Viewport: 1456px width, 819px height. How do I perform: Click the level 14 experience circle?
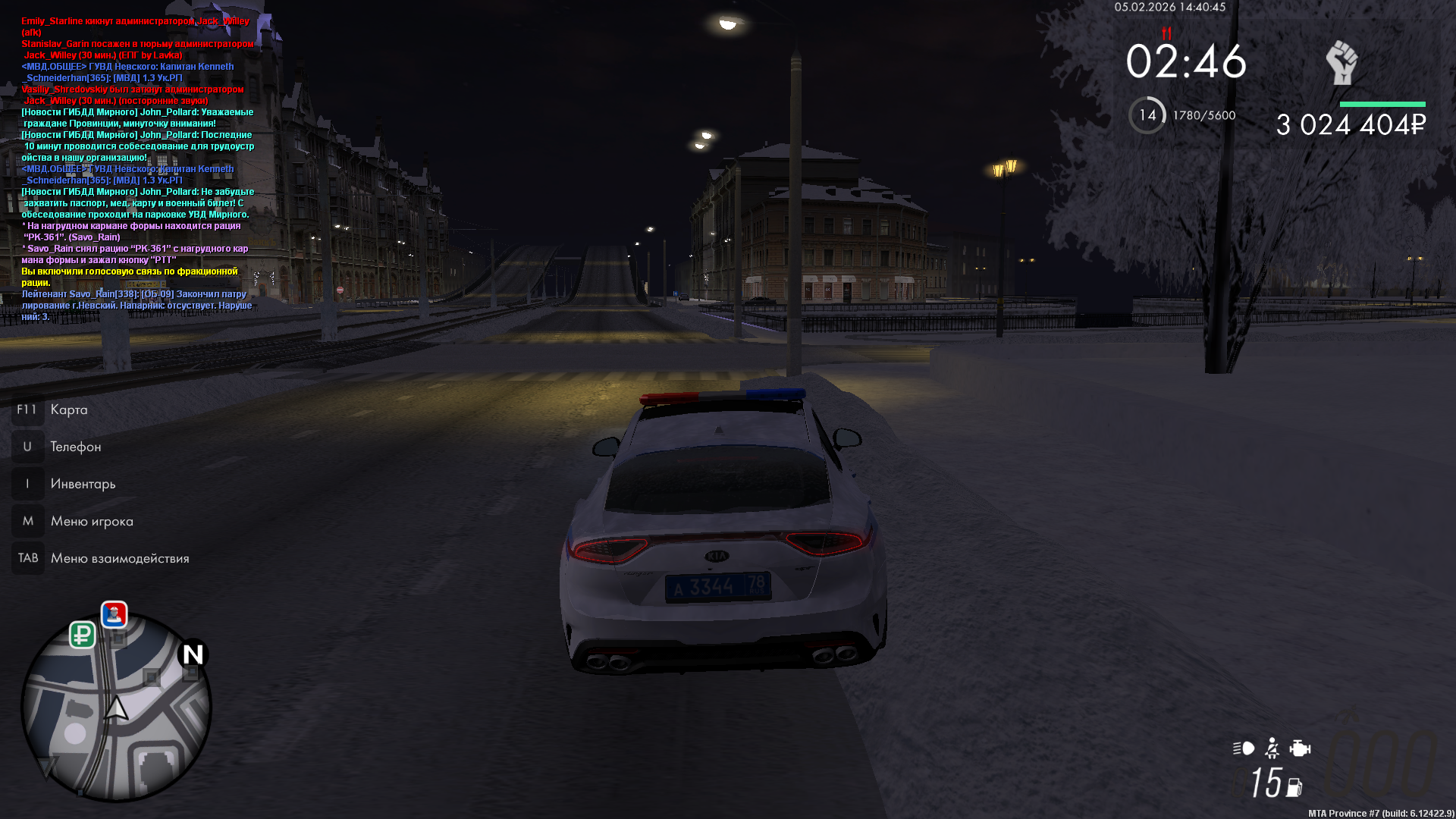pos(1147,115)
